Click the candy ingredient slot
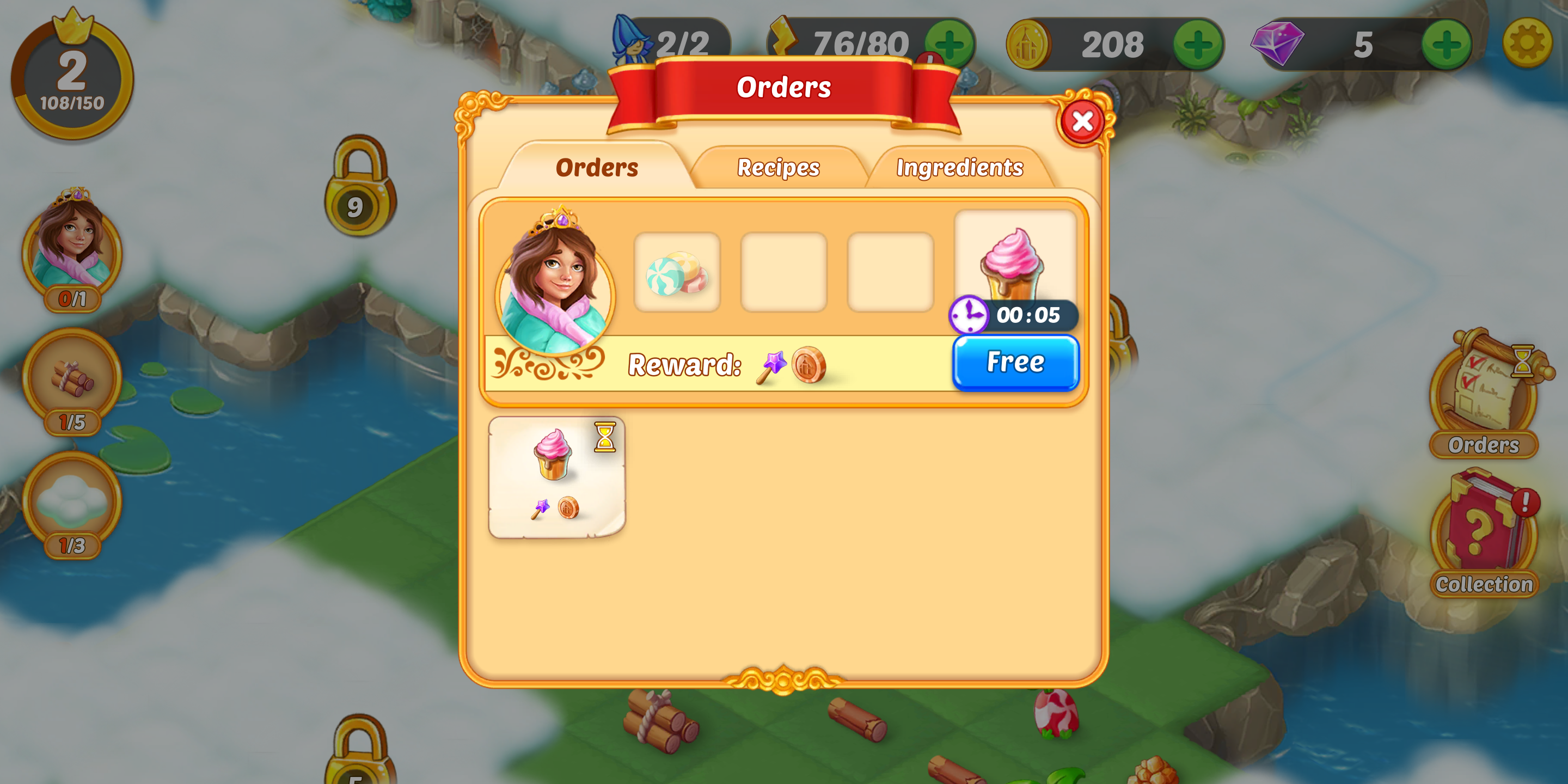Image resolution: width=1568 pixels, height=784 pixels. coord(677,273)
